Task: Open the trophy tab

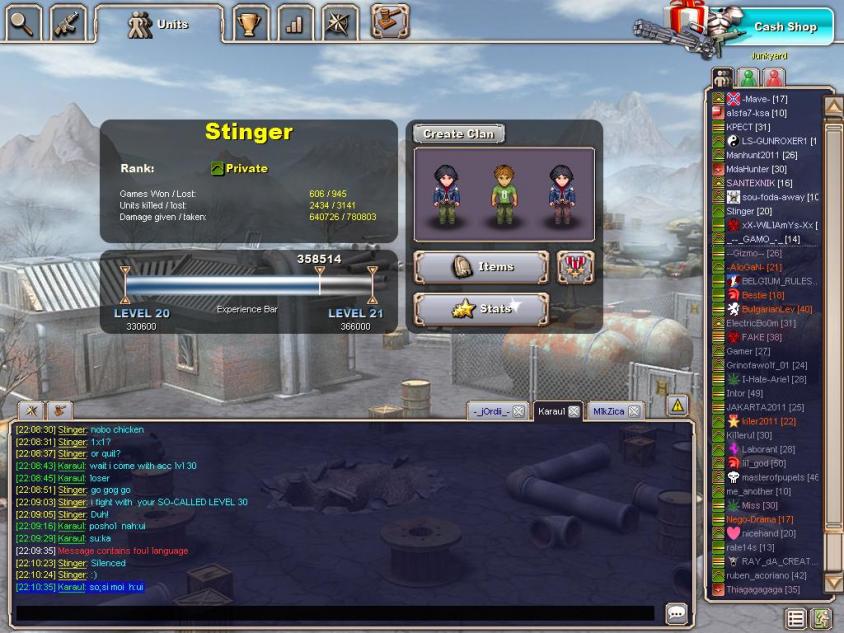Action: click(251, 22)
